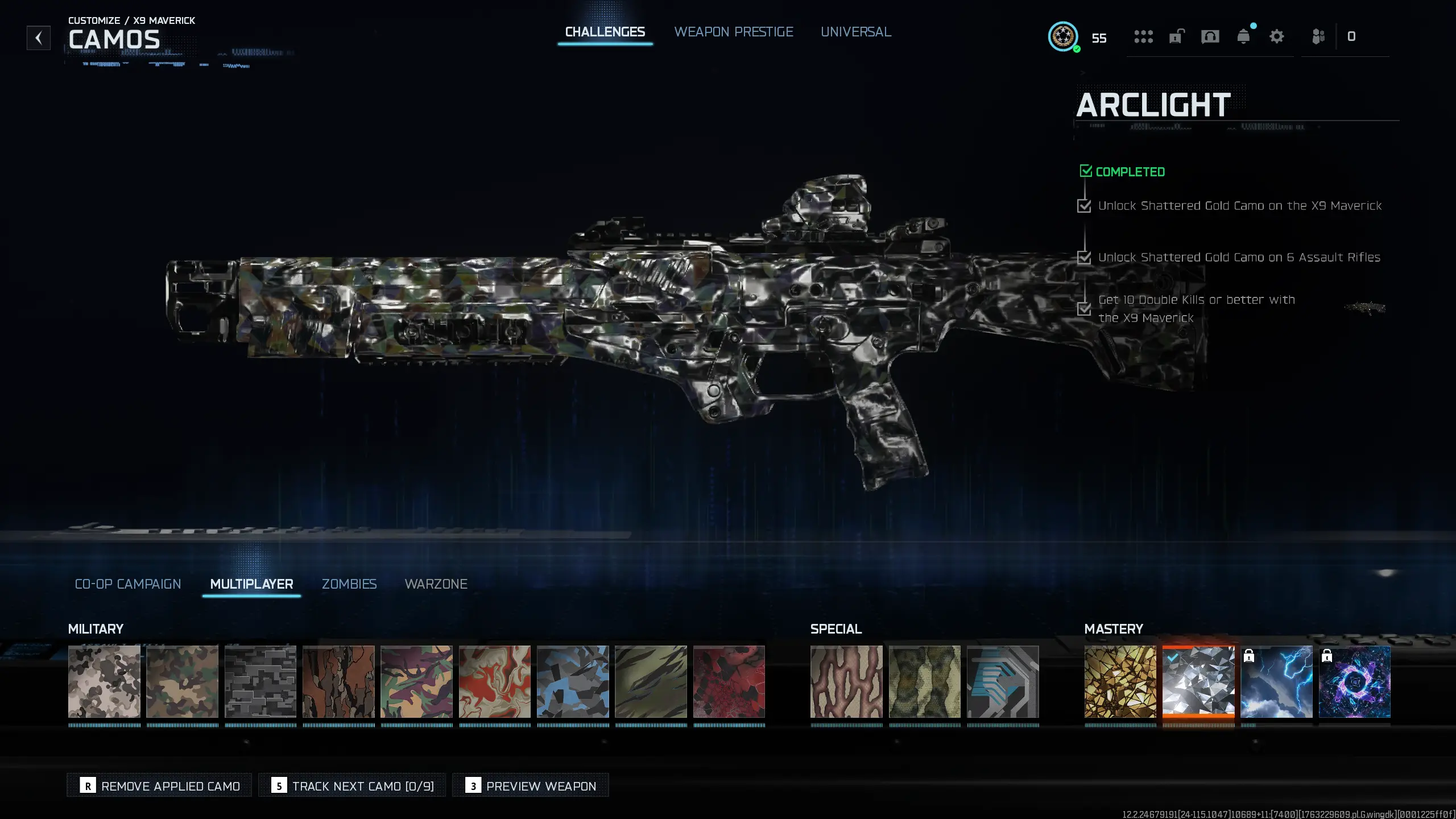Click REMOVE APPLIED CAMO
This screenshot has height=819, width=1456.
[159, 785]
